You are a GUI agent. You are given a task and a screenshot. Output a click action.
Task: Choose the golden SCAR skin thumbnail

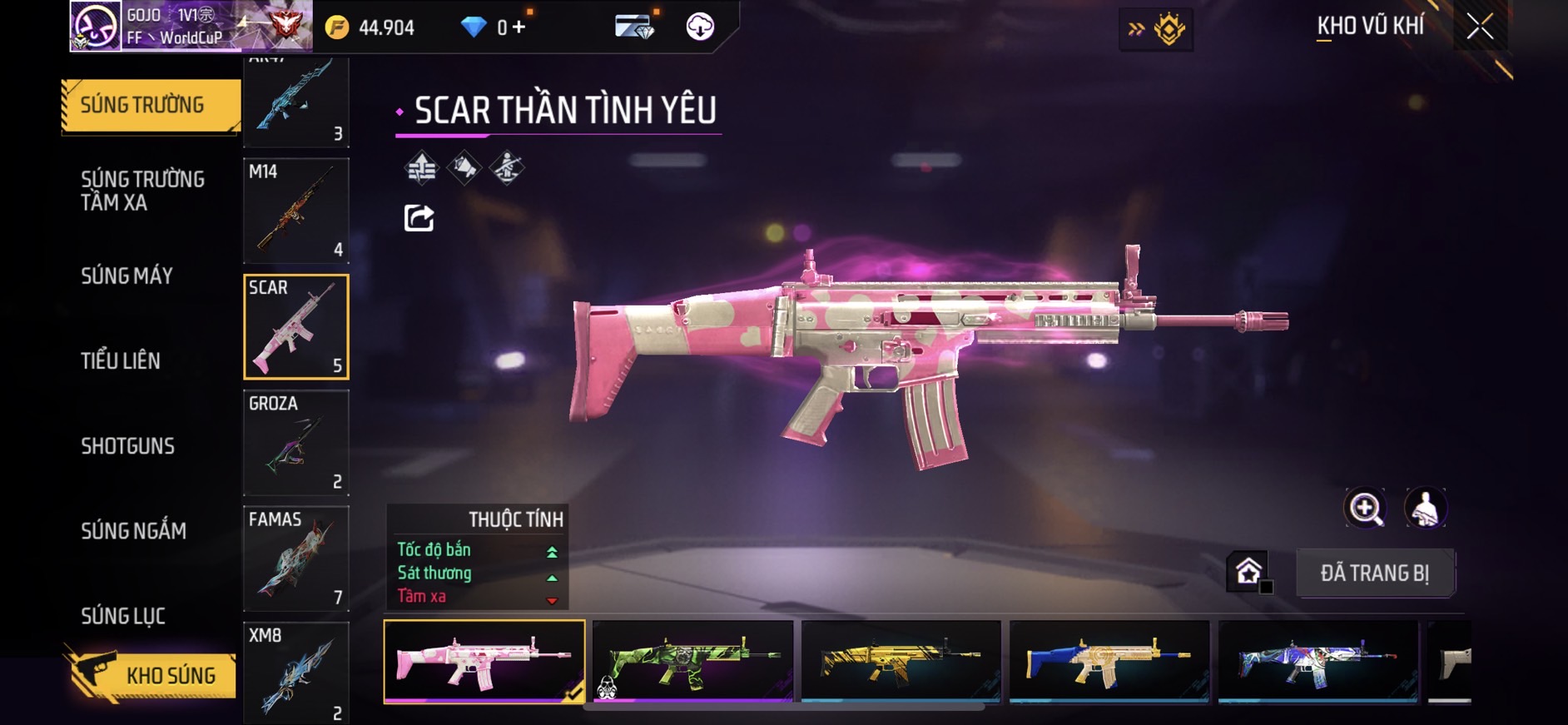point(901,662)
